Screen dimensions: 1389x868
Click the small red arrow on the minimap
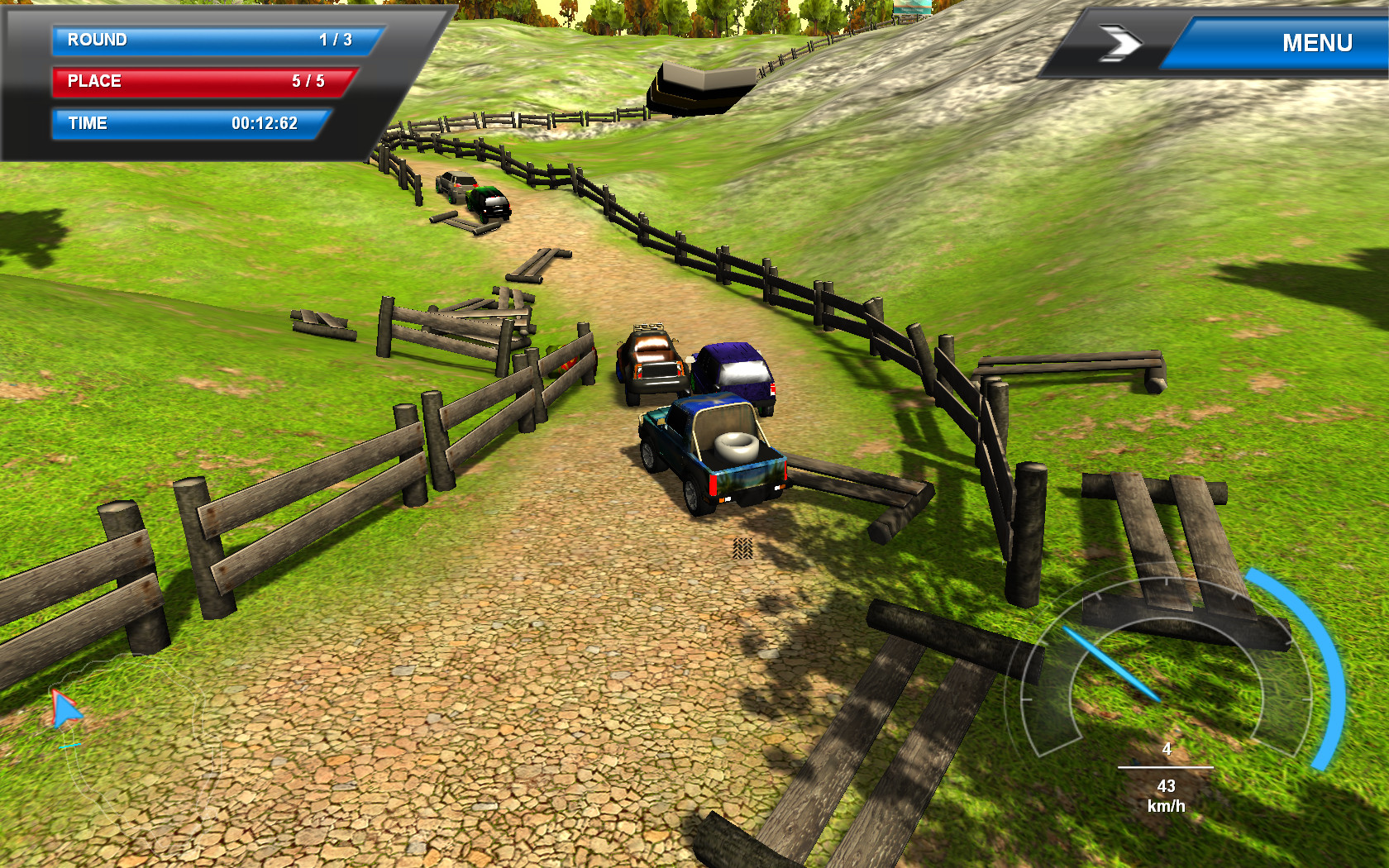[x=64, y=707]
